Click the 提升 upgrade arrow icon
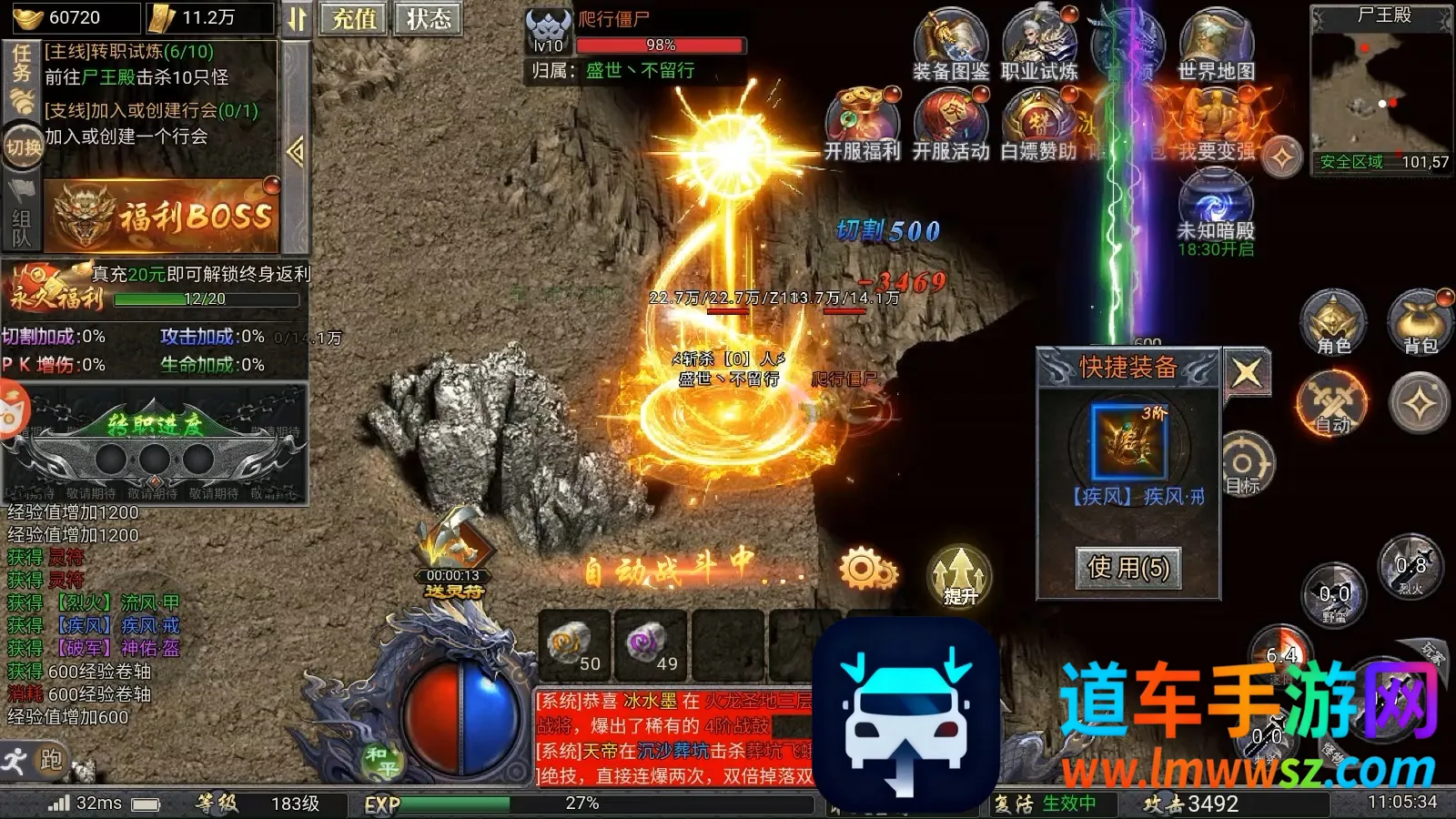This screenshot has width=1456, height=819. (959, 576)
